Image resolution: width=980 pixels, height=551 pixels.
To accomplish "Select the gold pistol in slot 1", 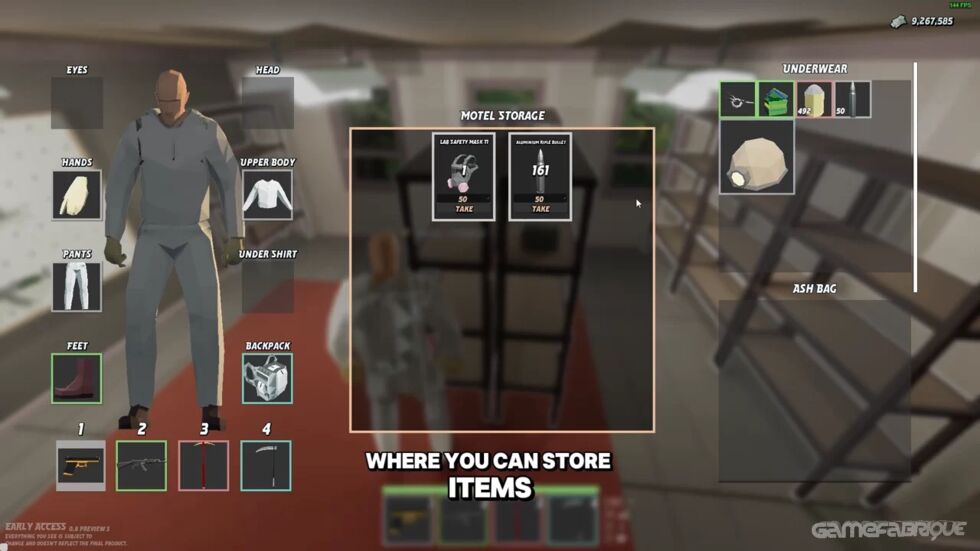I will pyautogui.click(x=81, y=466).
